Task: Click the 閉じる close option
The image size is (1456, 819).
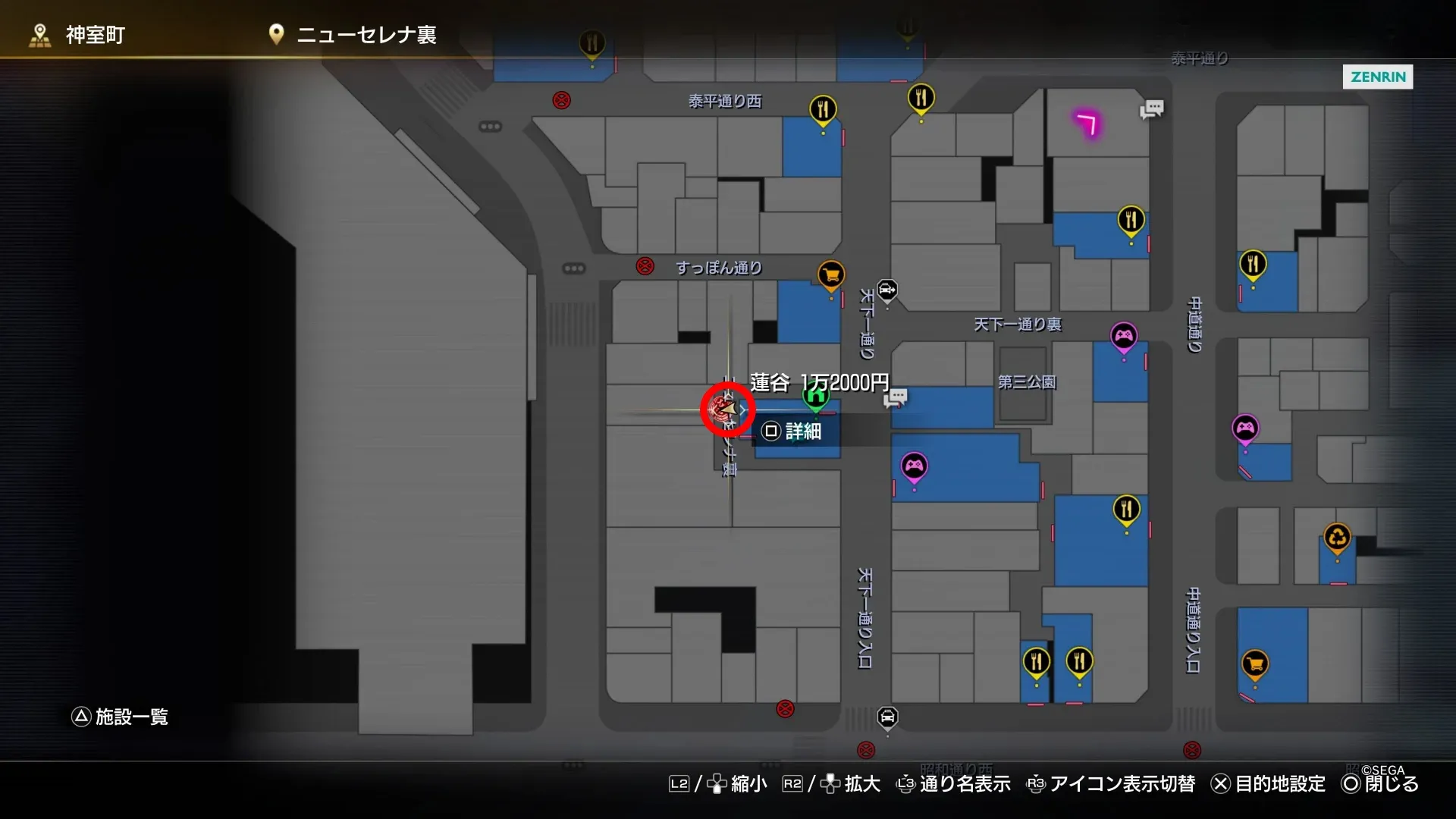Action: [x=1392, y=784]
